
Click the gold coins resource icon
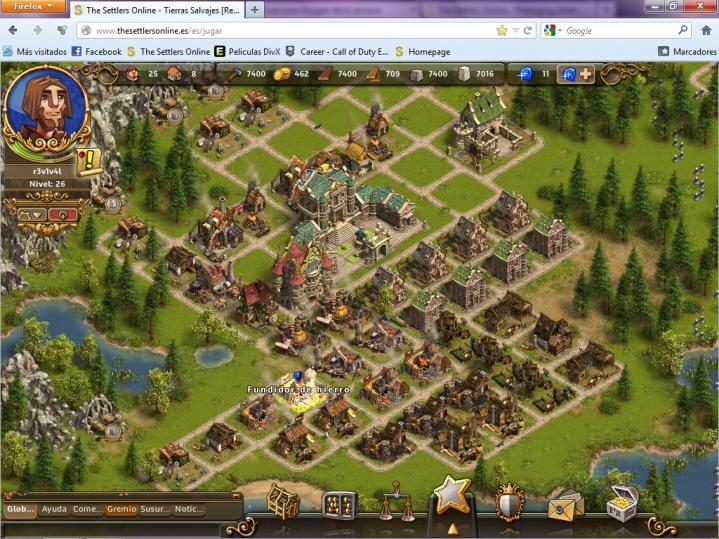pos(281,74)
